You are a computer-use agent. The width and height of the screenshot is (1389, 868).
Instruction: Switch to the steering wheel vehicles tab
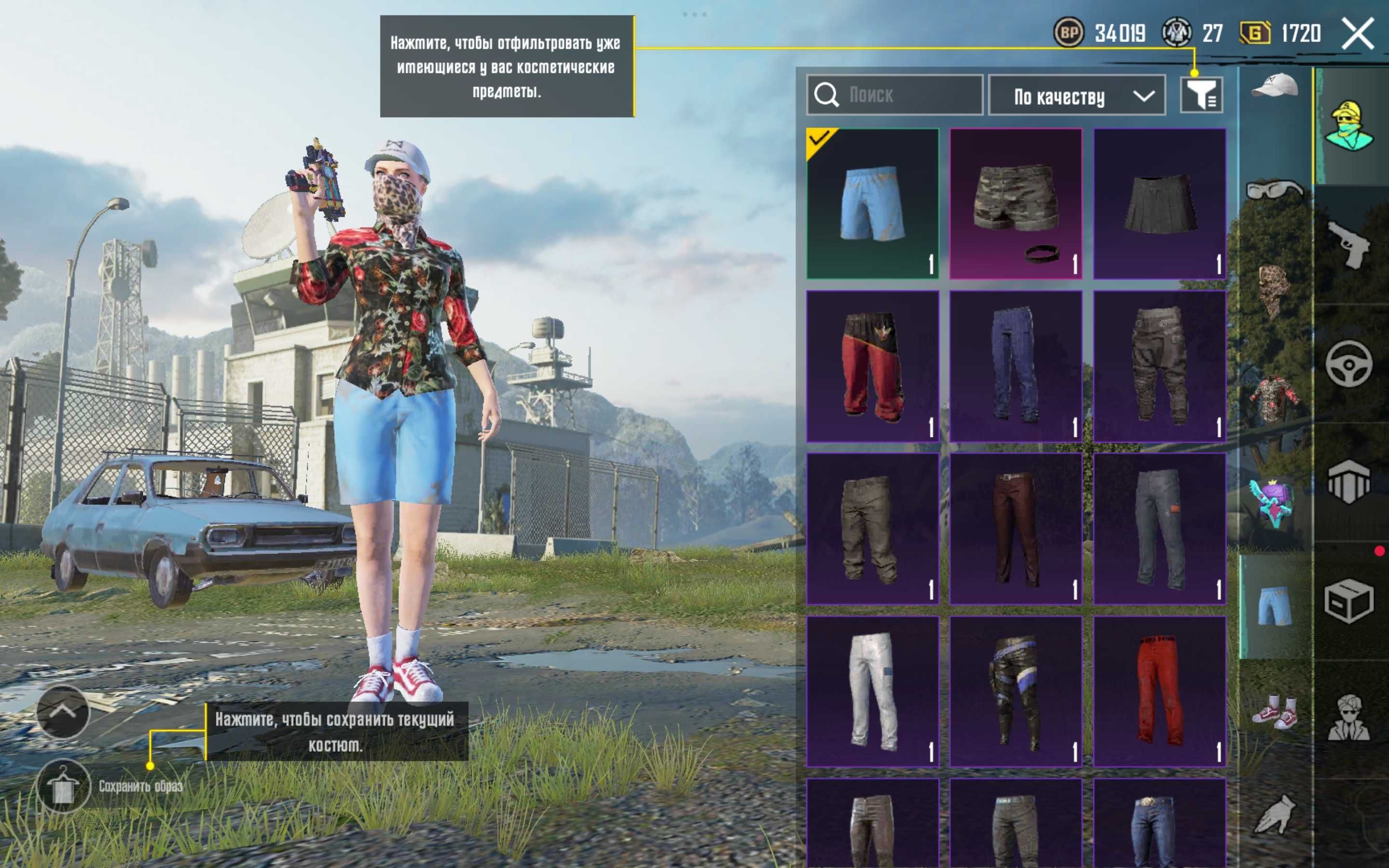[1349, 364]
